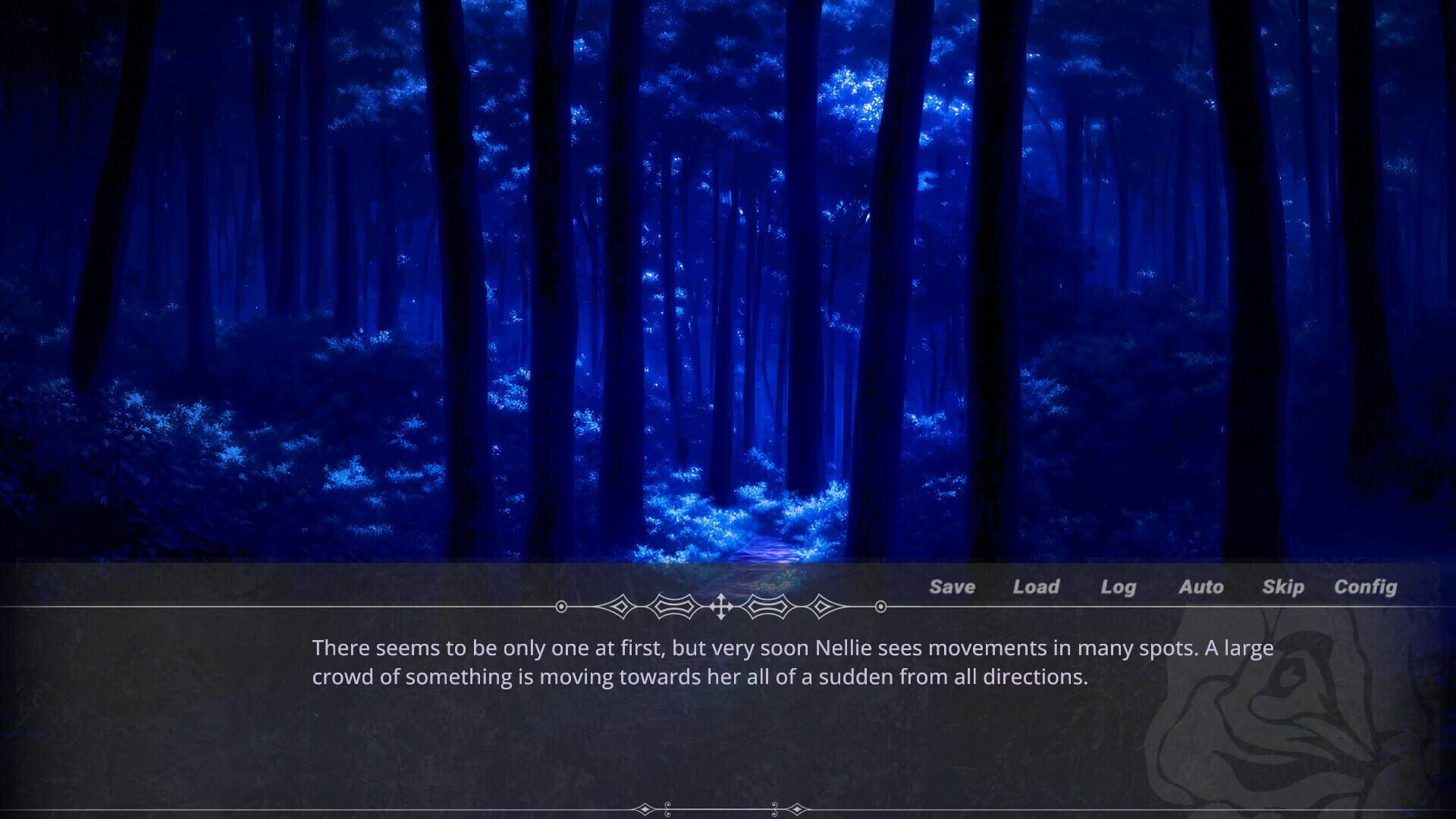The width and height of the screenshot is (1456, 819).
Task: Open the message Log history
Action: [x=1118, y=586]
